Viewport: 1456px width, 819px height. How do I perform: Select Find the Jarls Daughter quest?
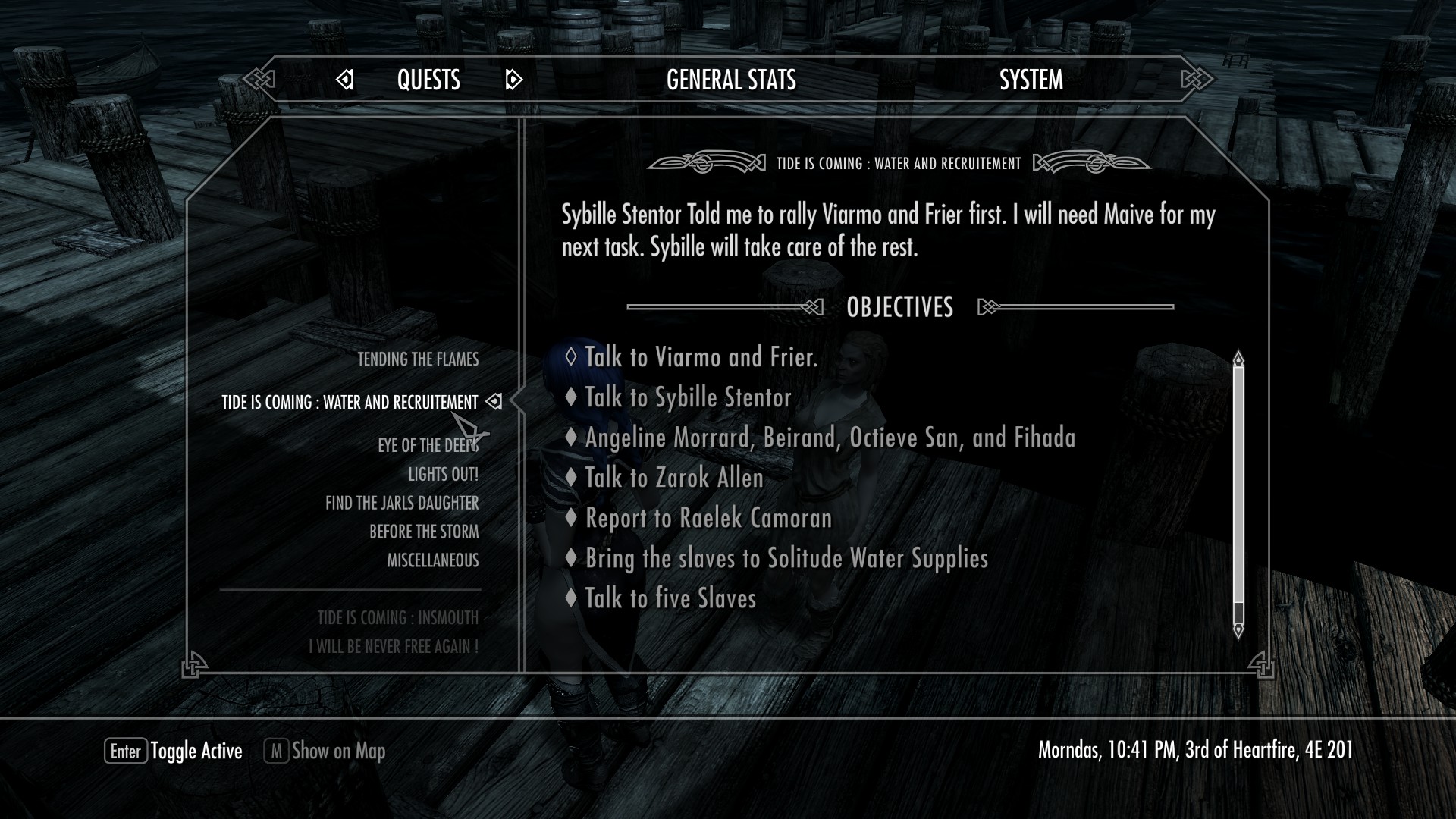(x=402, y=504)
